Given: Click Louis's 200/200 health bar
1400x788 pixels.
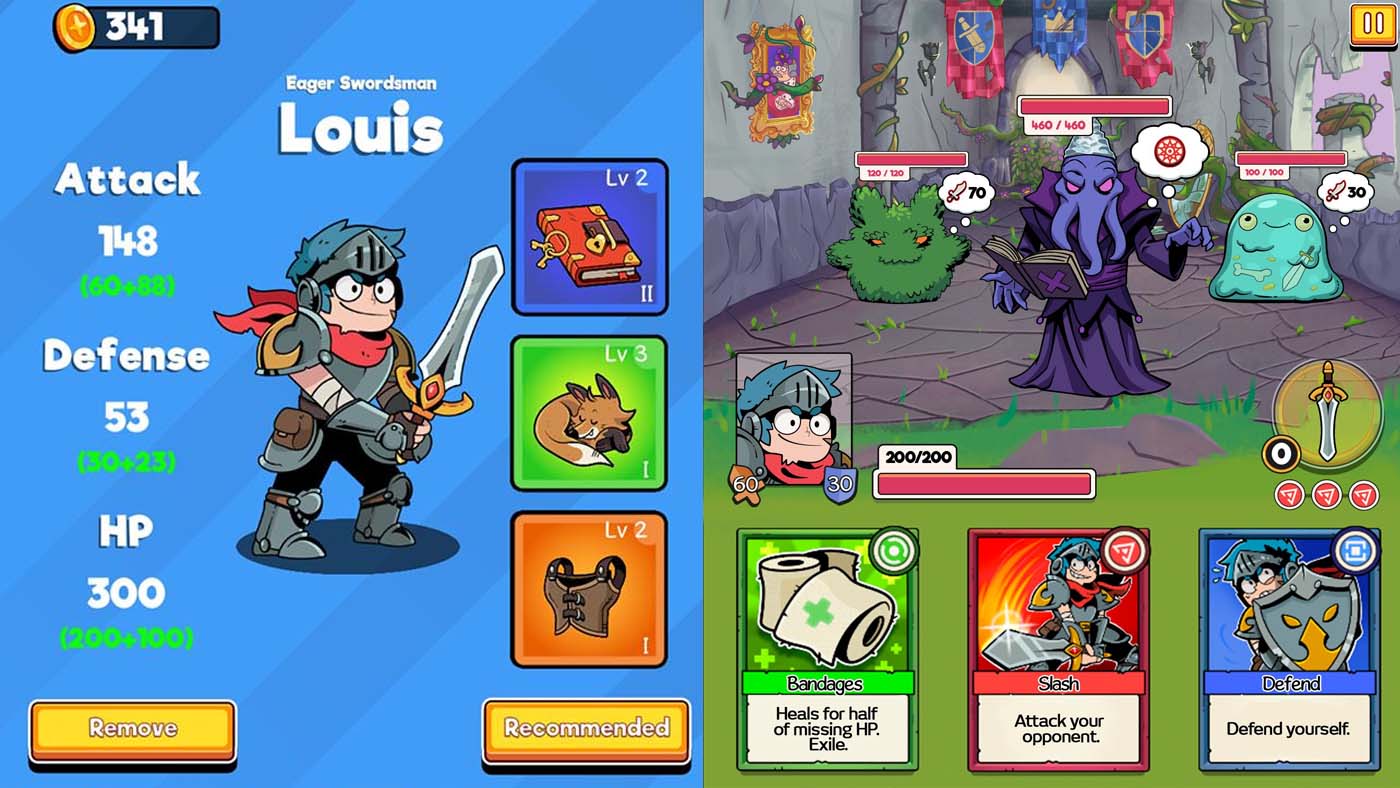Looking at the screenshot, I should pos(985,484).
